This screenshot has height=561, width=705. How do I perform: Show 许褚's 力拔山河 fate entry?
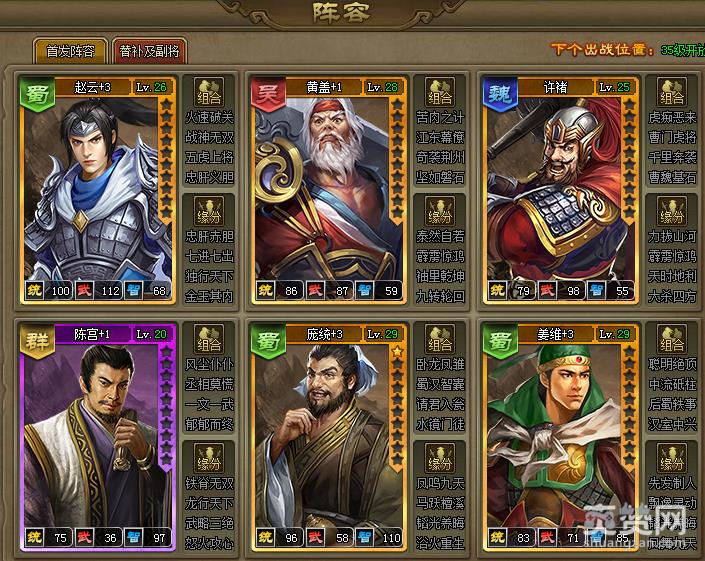click(x=671, y=238)
